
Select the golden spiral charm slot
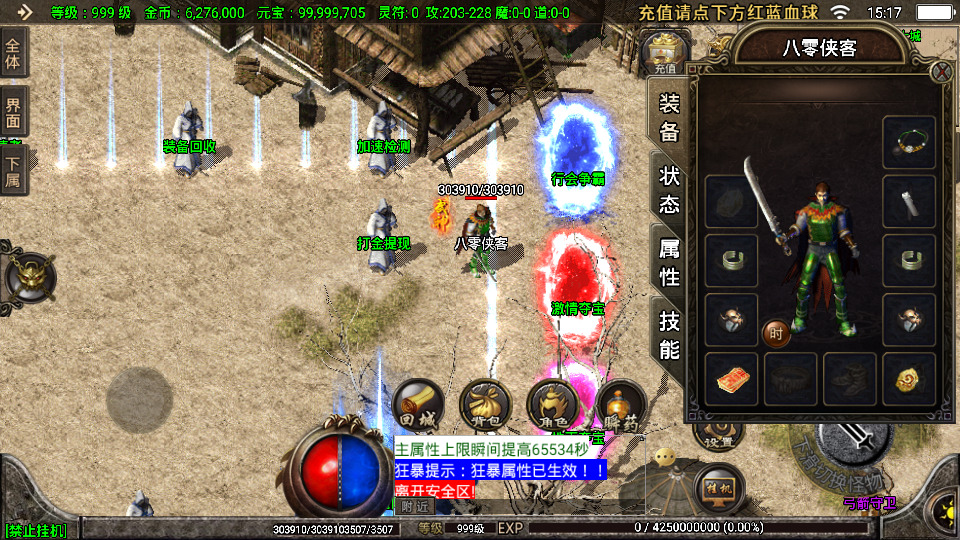coord(909,379)
